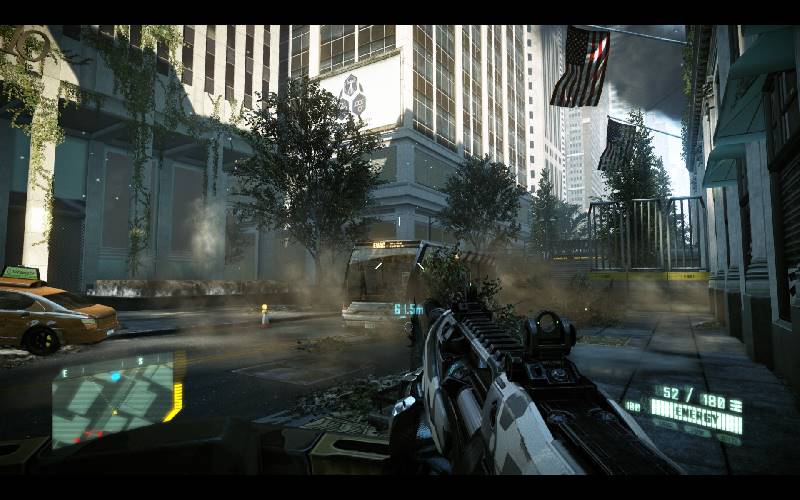Screen dimensions: 800x500
Task: Click the fire mode icon beside ammo
Action: [x=735, y=403]
